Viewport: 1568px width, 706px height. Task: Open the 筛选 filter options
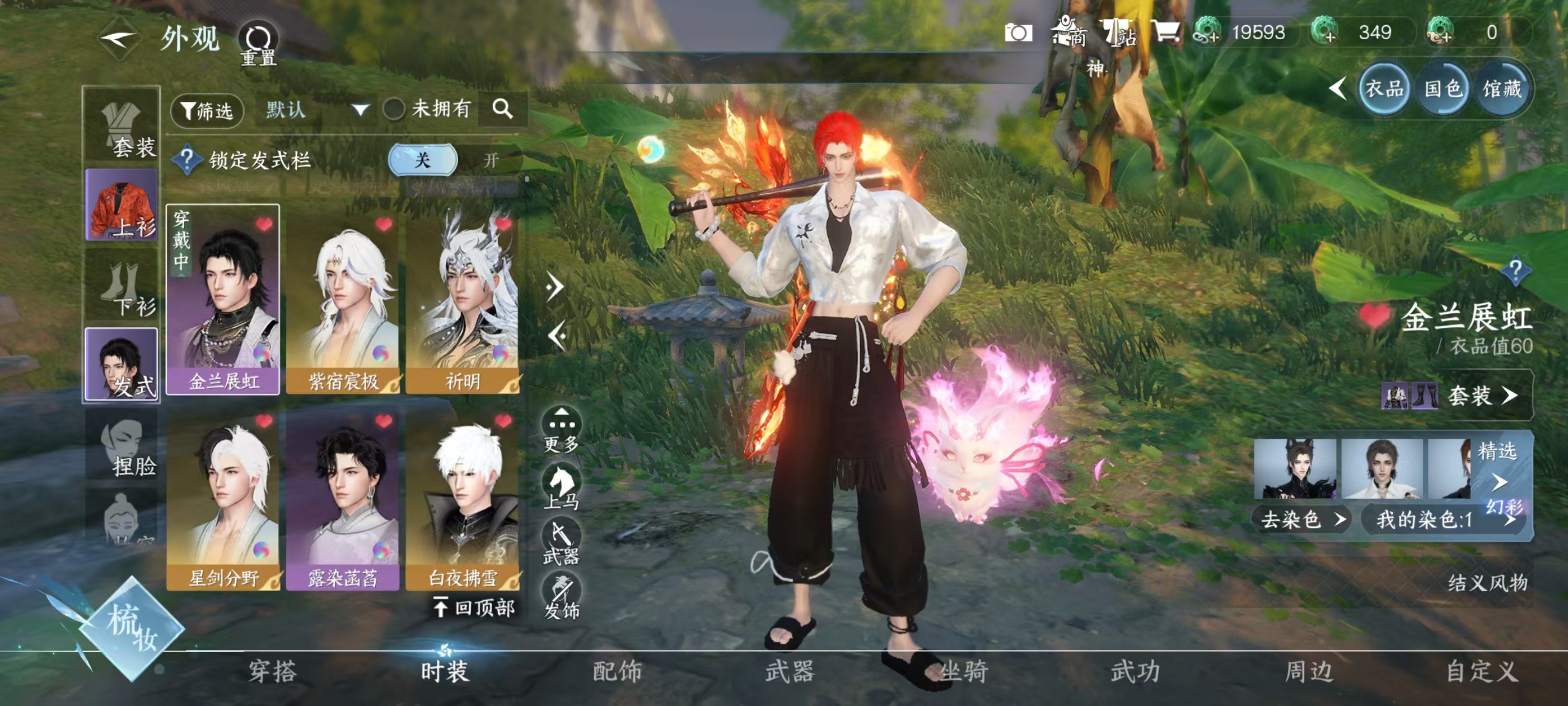pos(207,110)
